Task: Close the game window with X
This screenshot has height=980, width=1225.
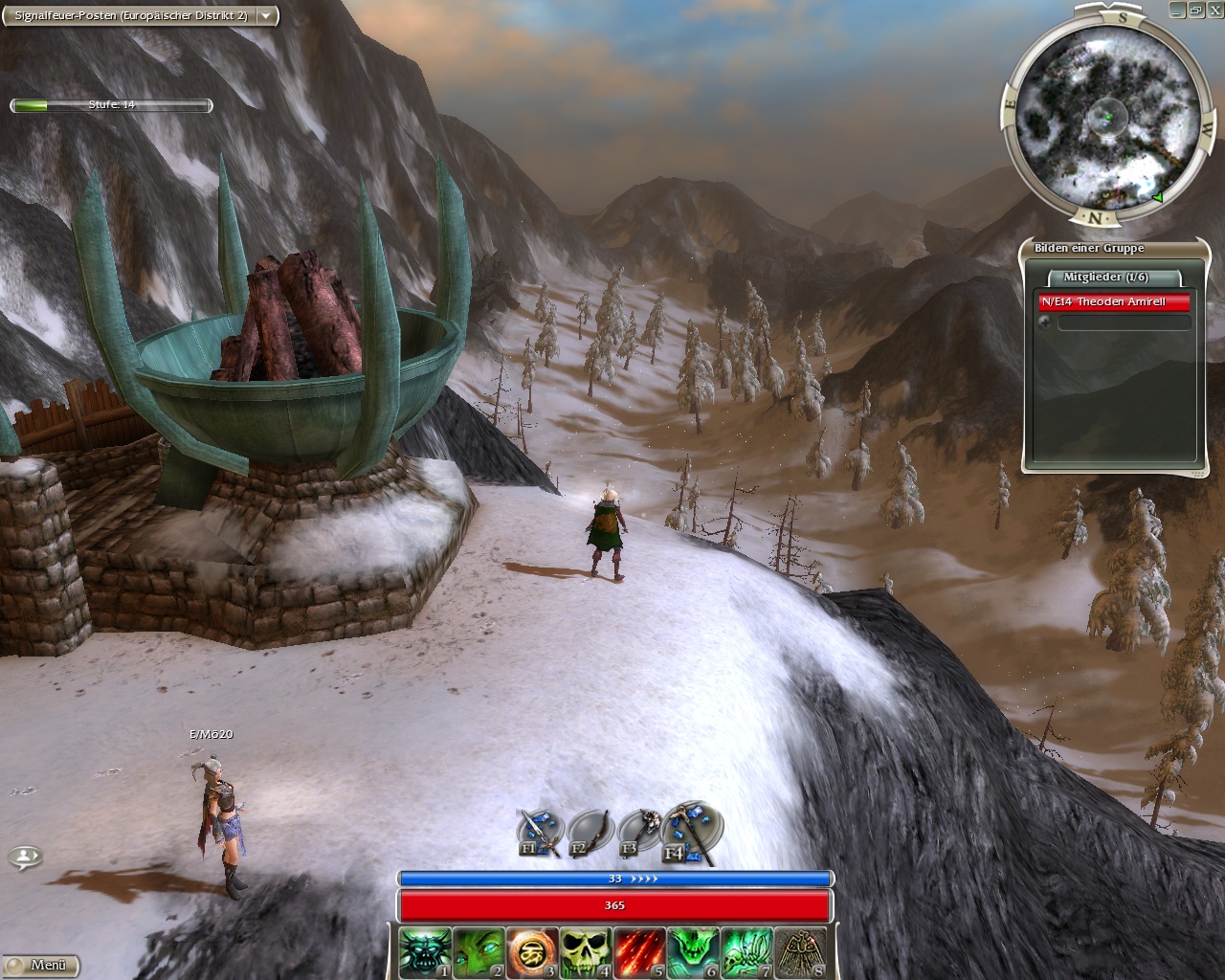Action: (x=1214, y=10)
